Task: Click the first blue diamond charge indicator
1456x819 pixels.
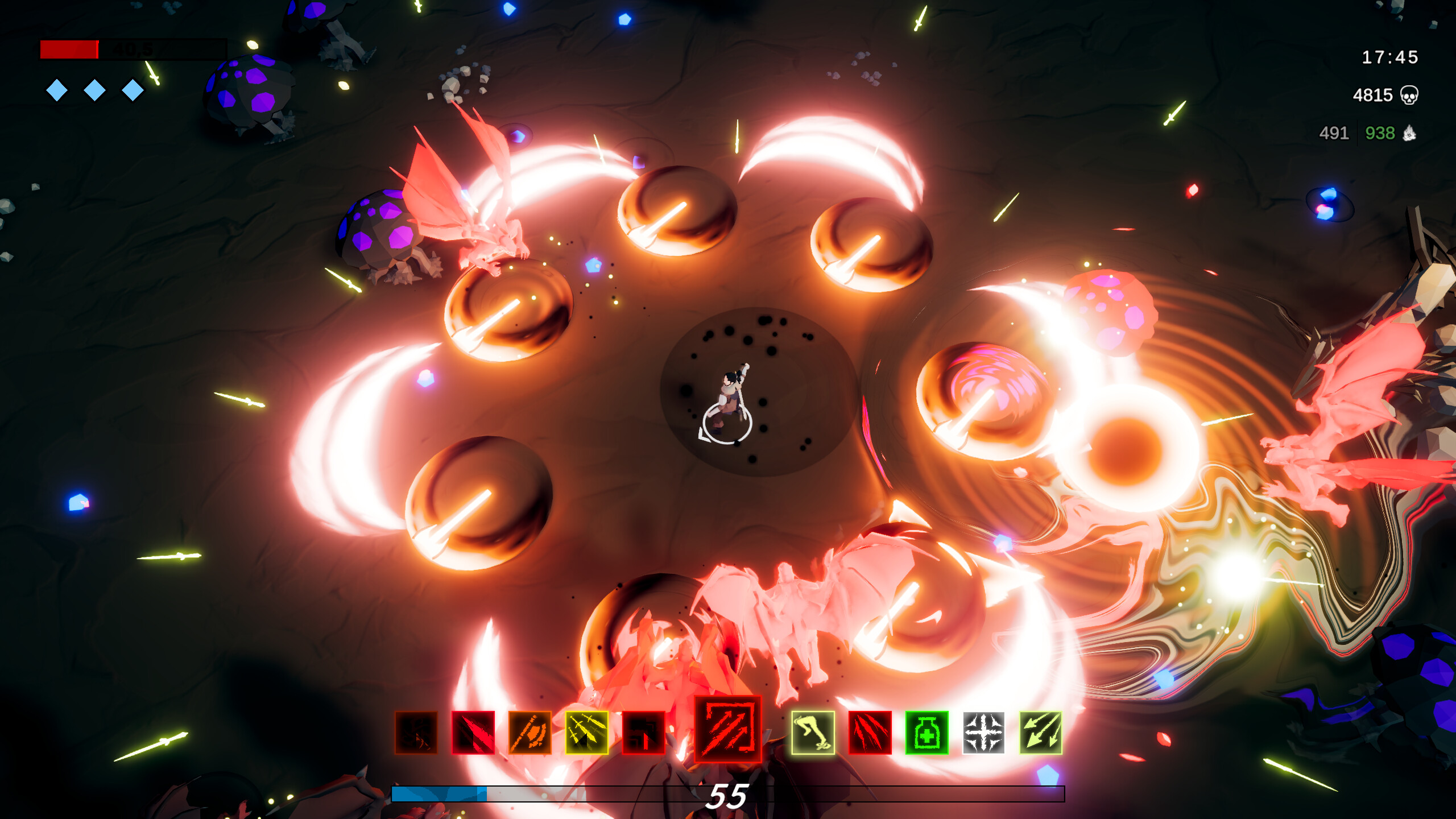Action: pyautogui.click(x=57, y=90)
